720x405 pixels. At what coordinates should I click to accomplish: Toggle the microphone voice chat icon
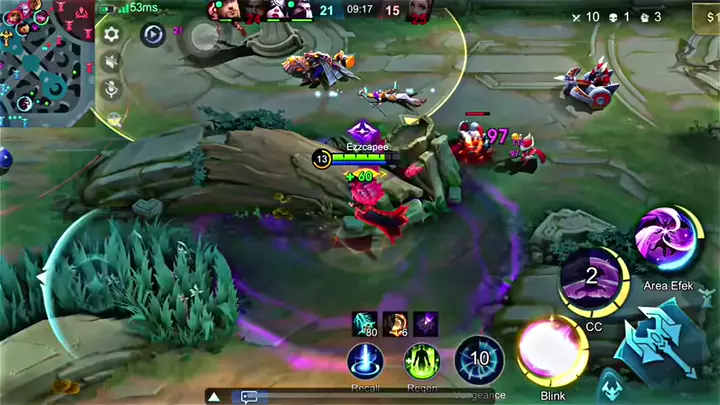[x=112, y=89]
